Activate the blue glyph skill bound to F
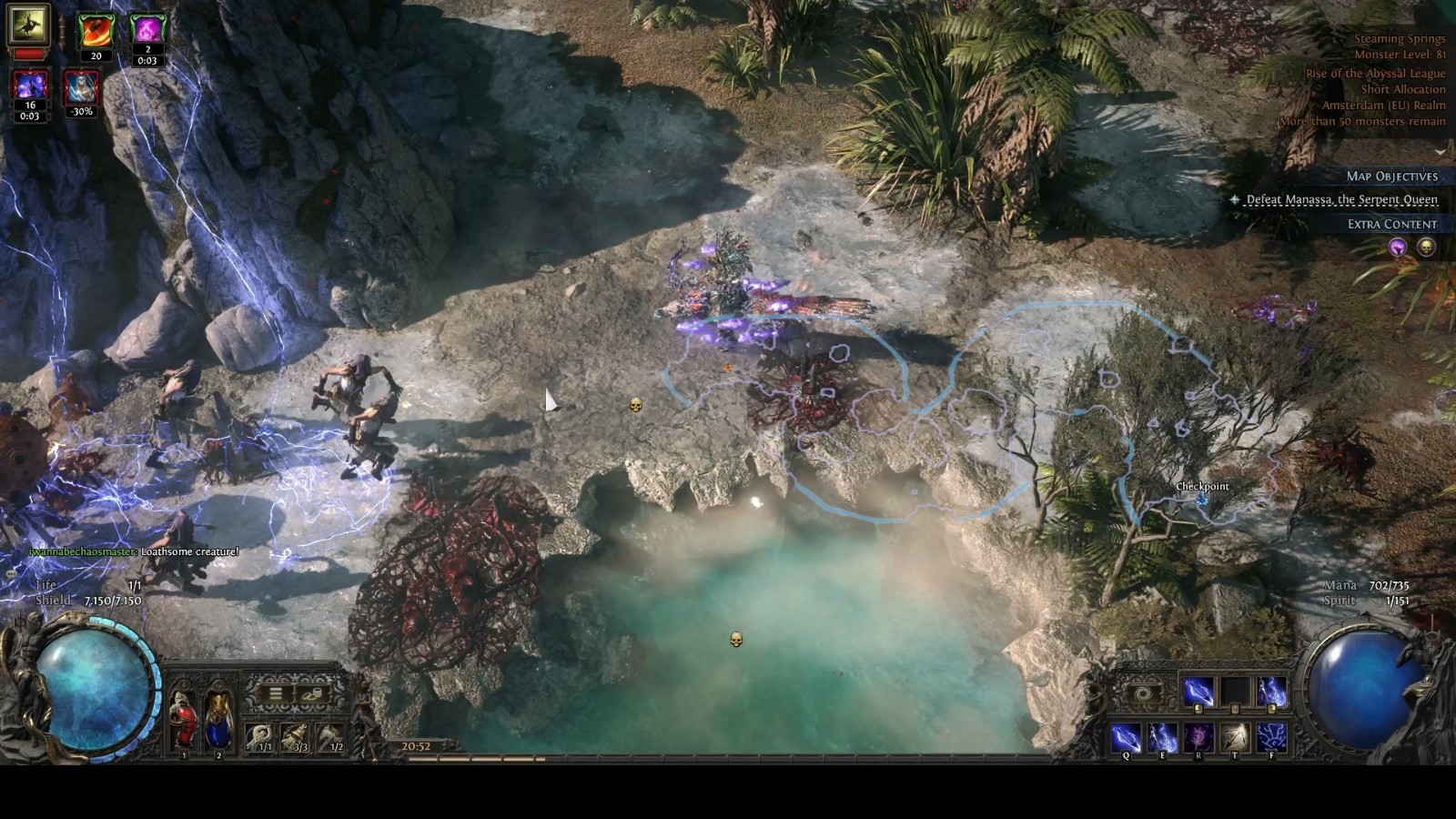 [x=1271, y=737]
